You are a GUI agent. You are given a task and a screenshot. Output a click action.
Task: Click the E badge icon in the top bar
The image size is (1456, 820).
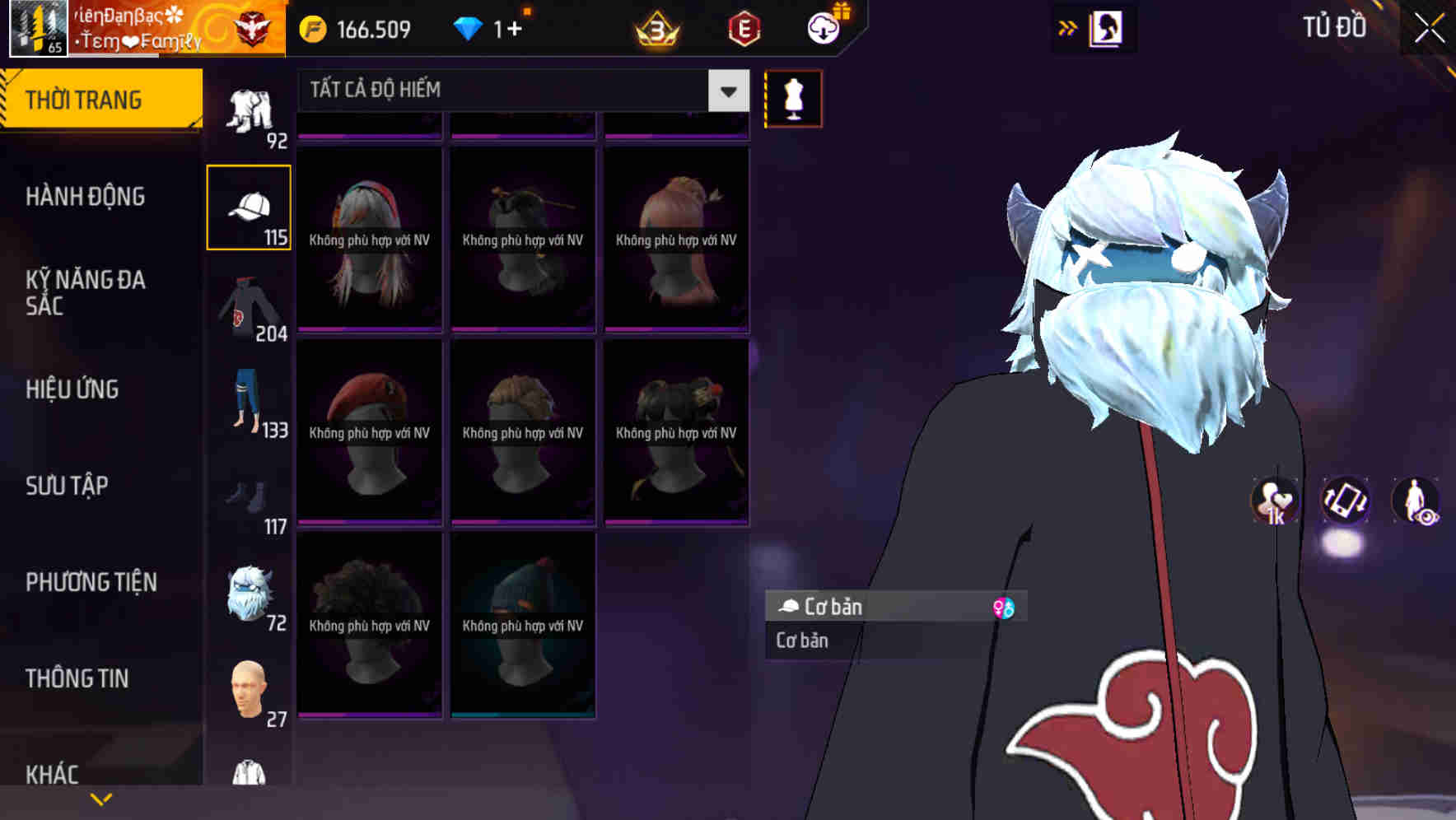(744, 26)
